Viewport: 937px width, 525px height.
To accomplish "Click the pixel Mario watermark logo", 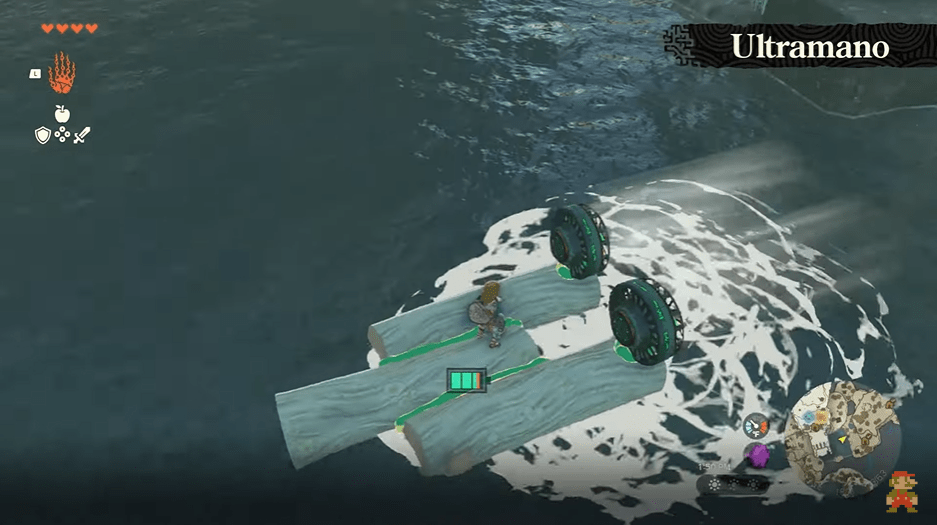I will coord(902,491).
